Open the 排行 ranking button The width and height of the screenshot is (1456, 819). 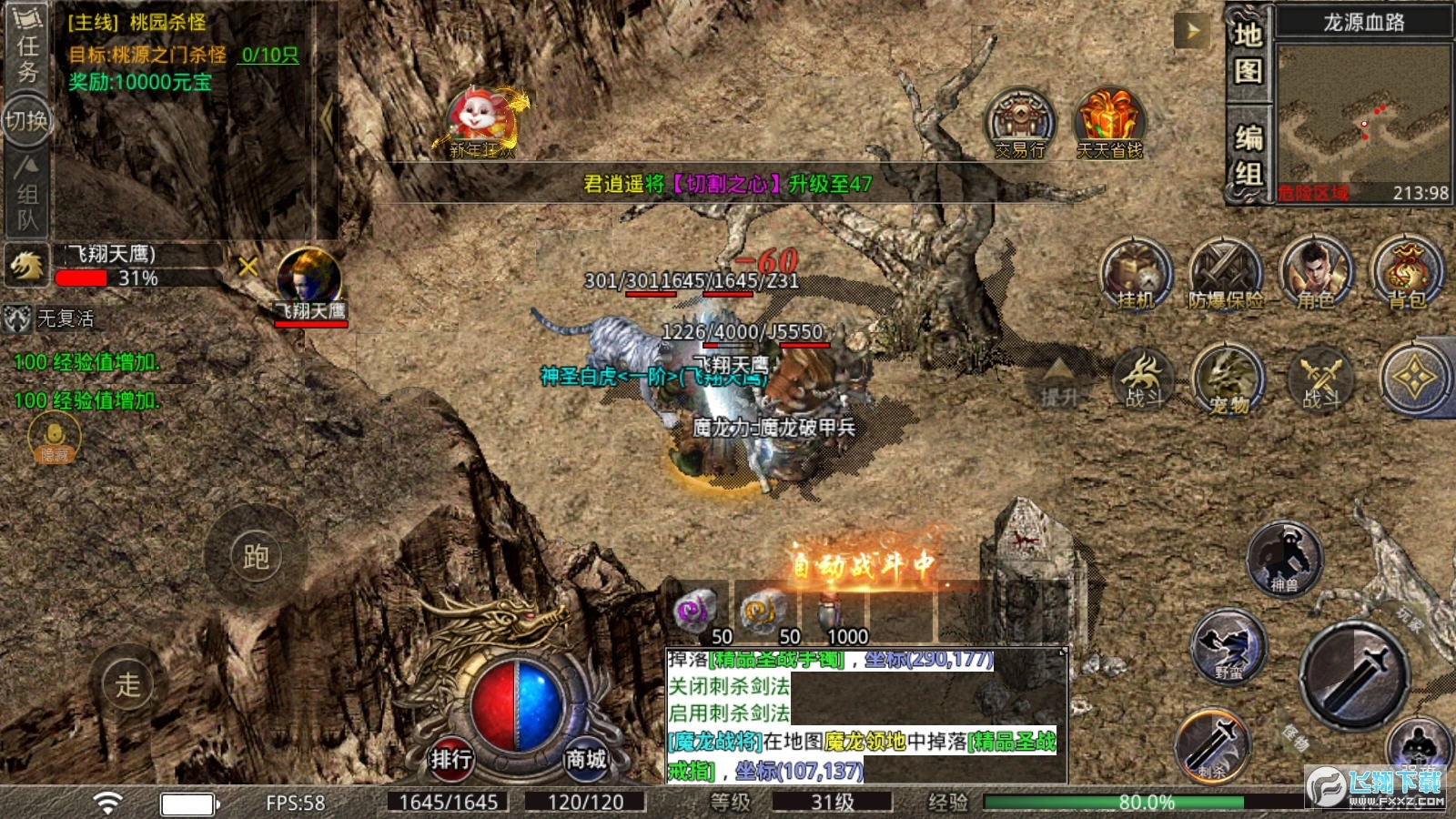451,758
